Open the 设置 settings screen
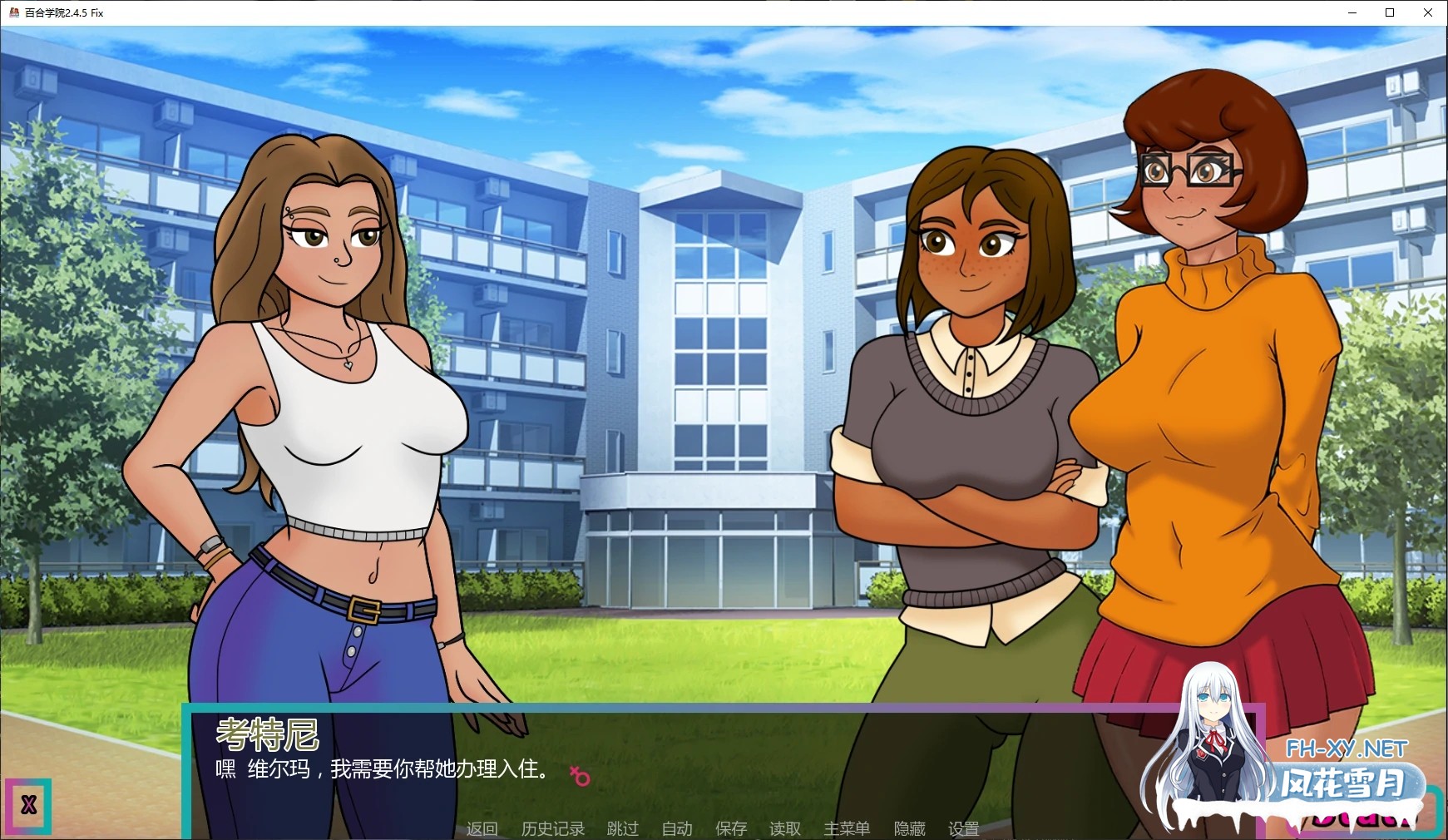1448x840 pixels. [x=965, y=828]
